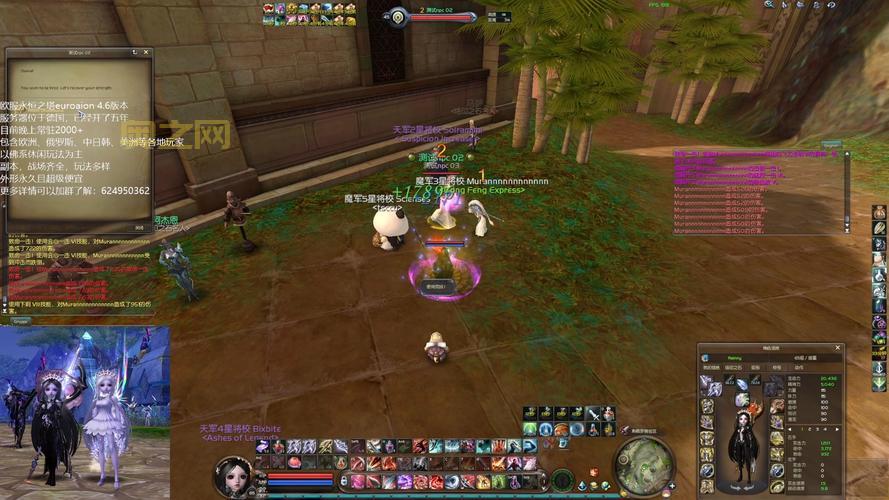
Task: Open the second tab in character window
Action: coord(734,367)
